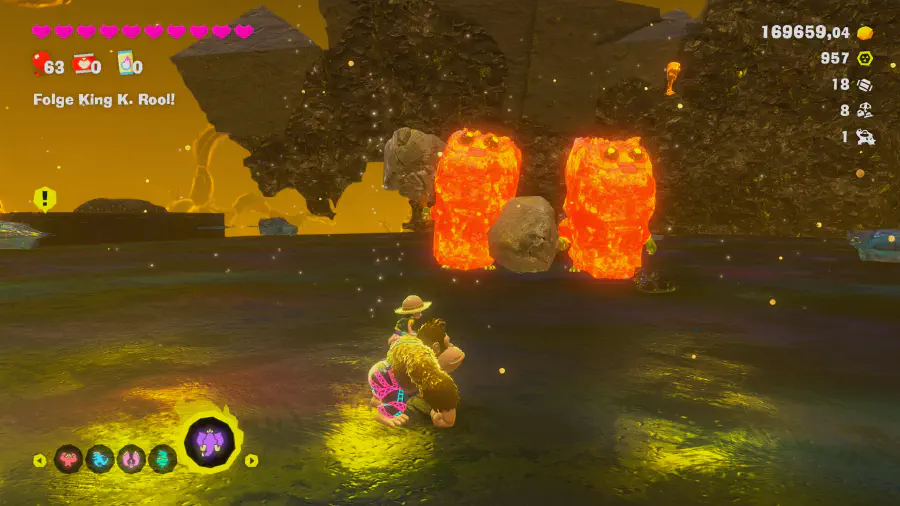Screen dimensions: 900x506
Task: Select the red Kong Bananza transformation icon
Action: click(69, 459)
